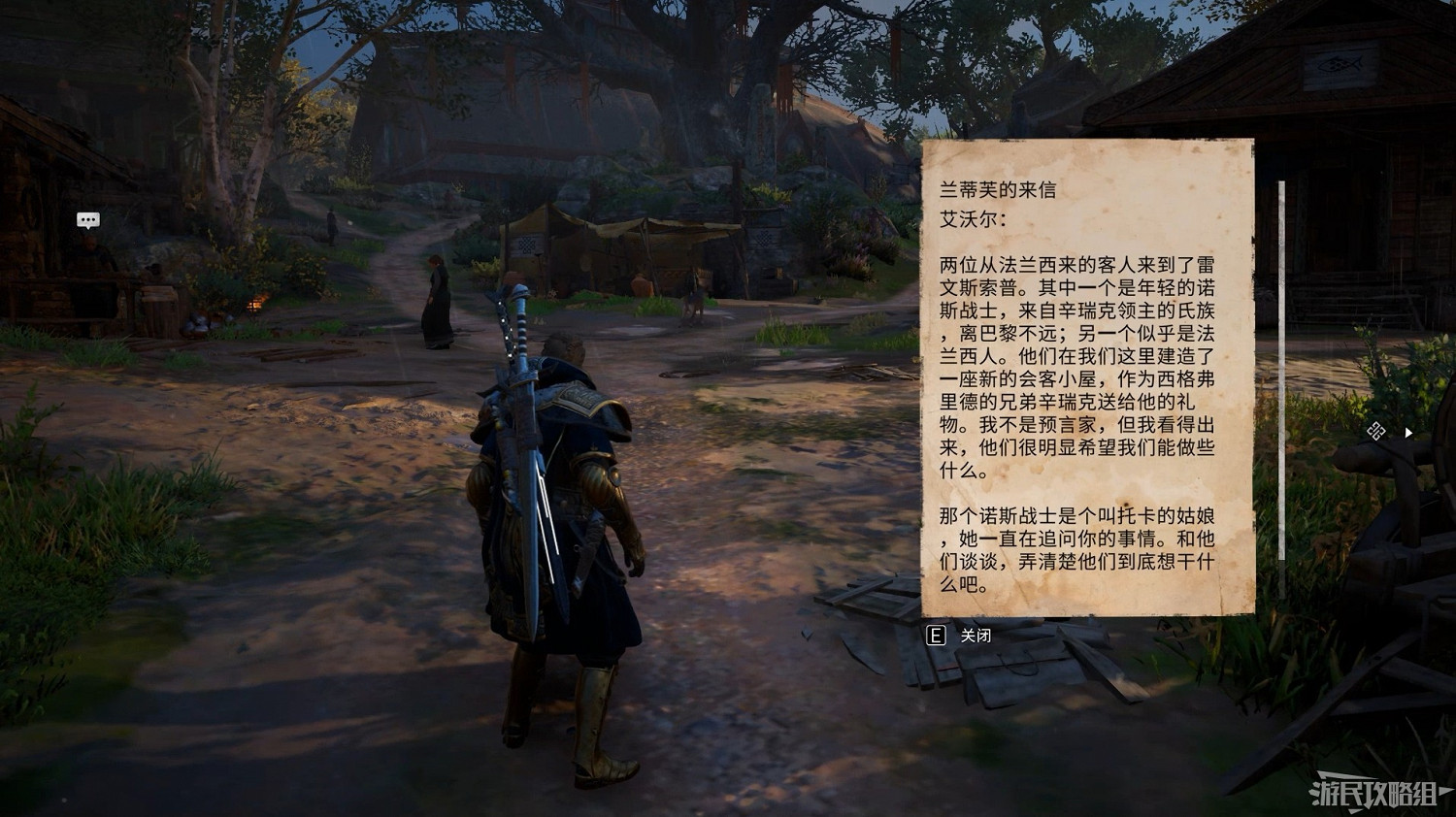
Task: Expand the paragraph mentioning 托卡
Action: pos(1077,549)
